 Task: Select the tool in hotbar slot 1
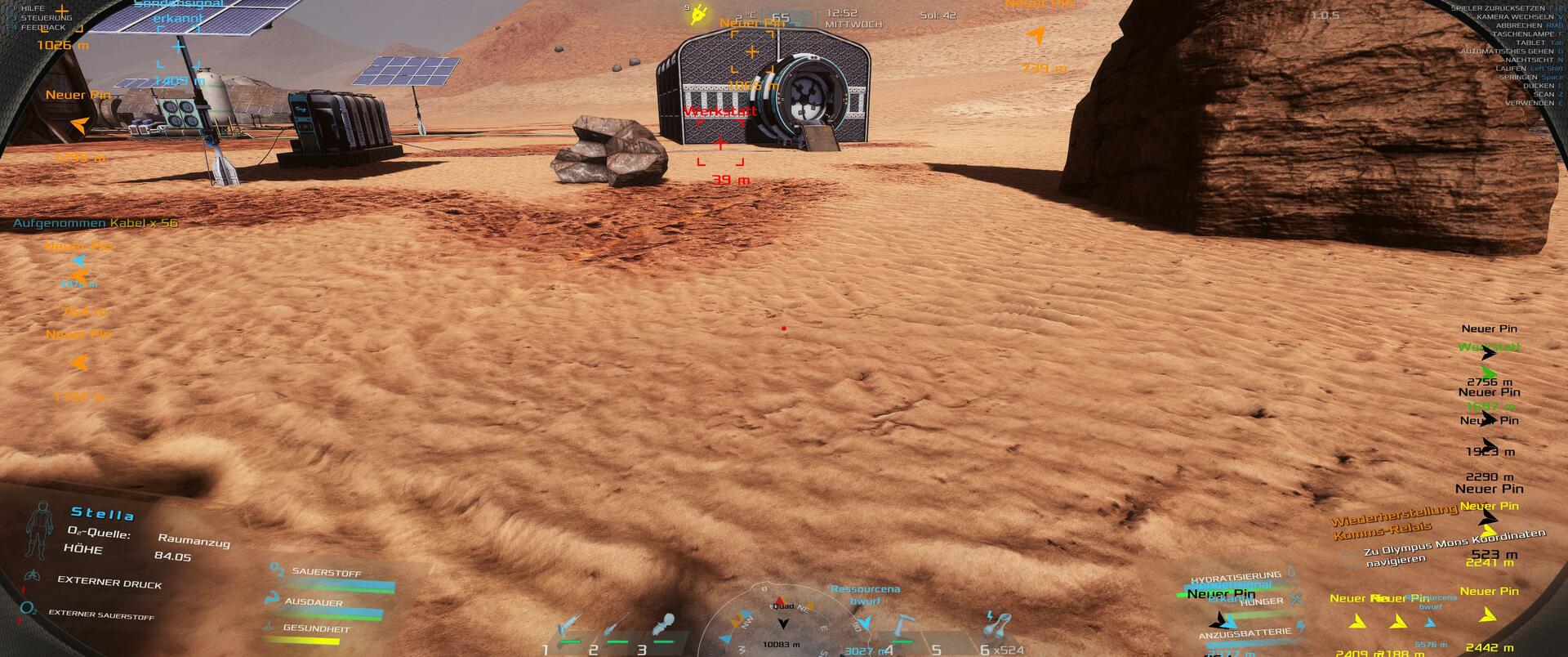[569, 629]
